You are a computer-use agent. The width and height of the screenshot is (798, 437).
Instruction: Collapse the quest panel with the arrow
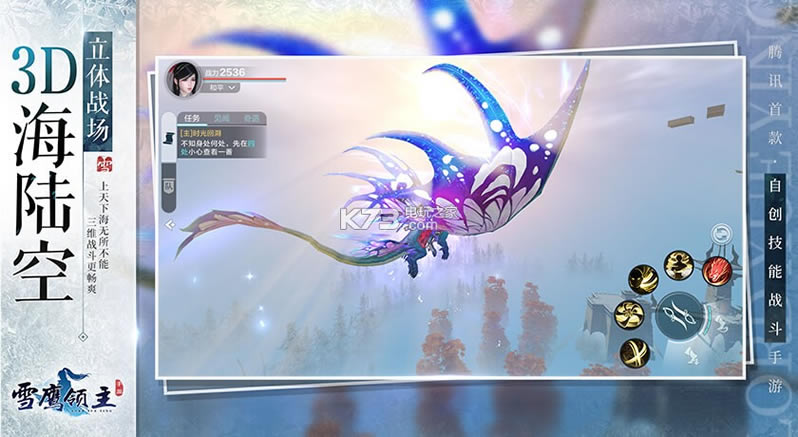pyautogui.click(x=169, y=226)
